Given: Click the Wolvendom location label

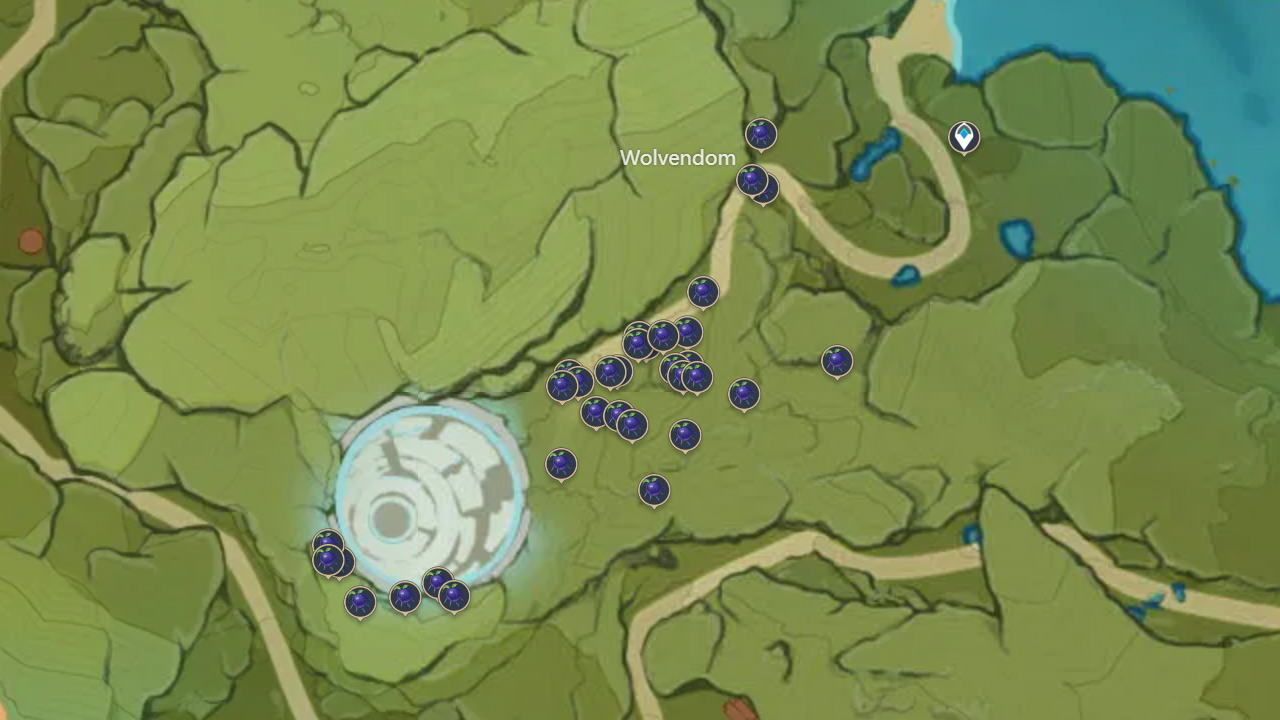Looking at the screenshot, I should coord(678,157).
